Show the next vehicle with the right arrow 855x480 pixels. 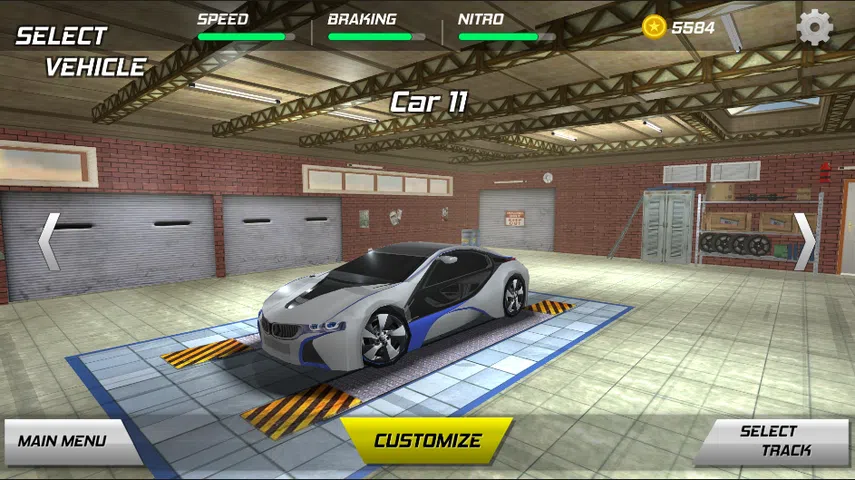tap(804, 241)
